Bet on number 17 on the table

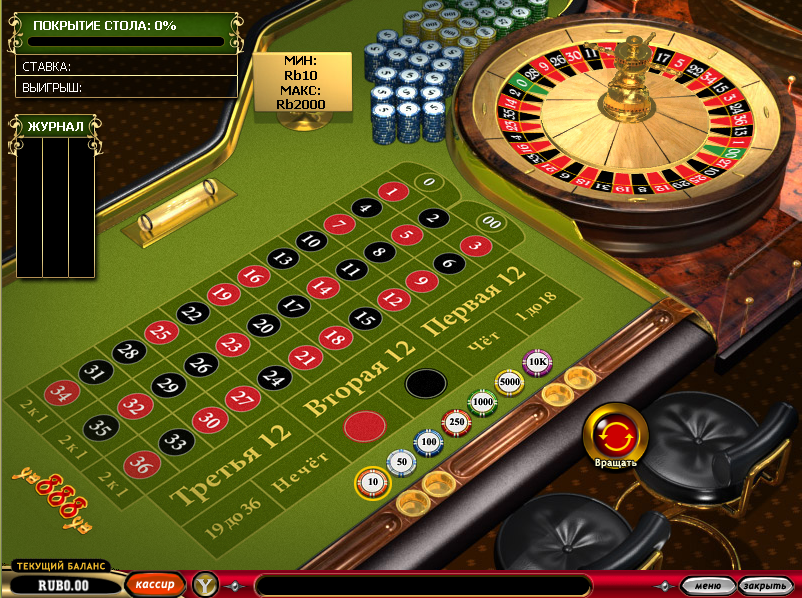tap(293, 306)
